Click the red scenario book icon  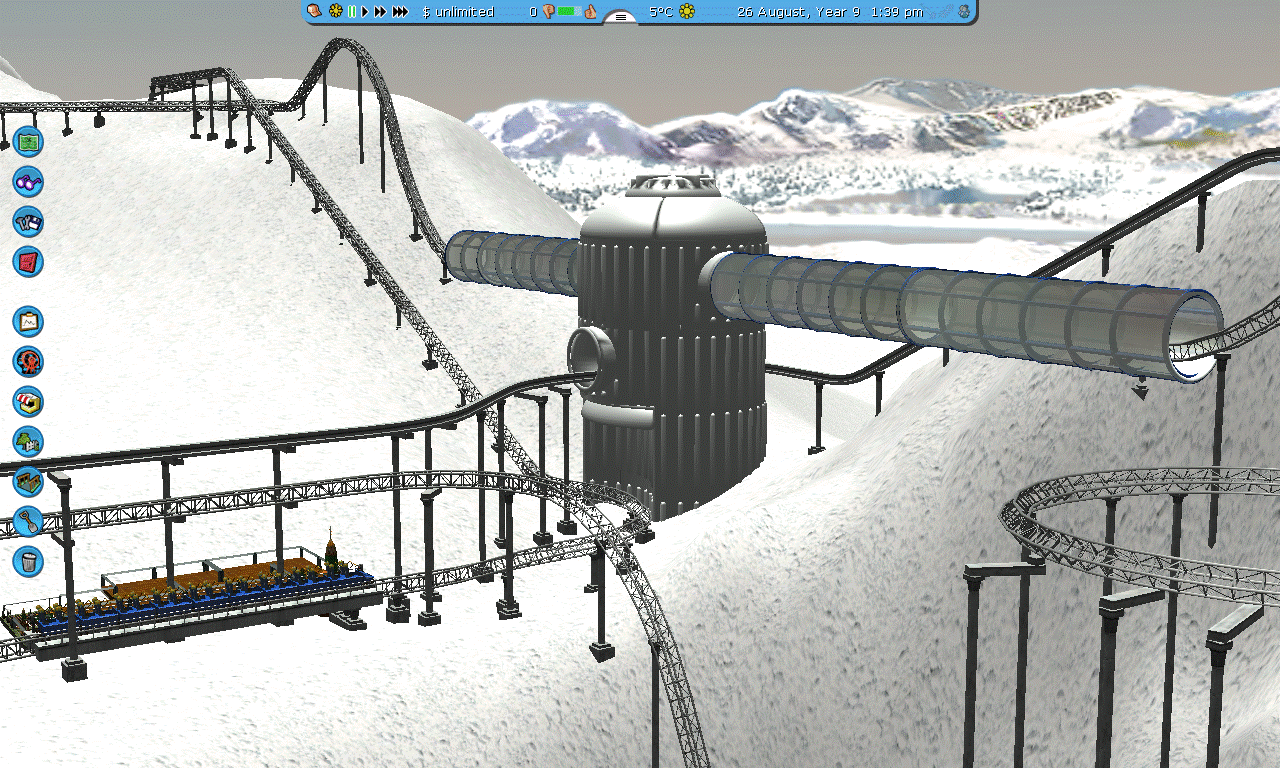(28, 261)
